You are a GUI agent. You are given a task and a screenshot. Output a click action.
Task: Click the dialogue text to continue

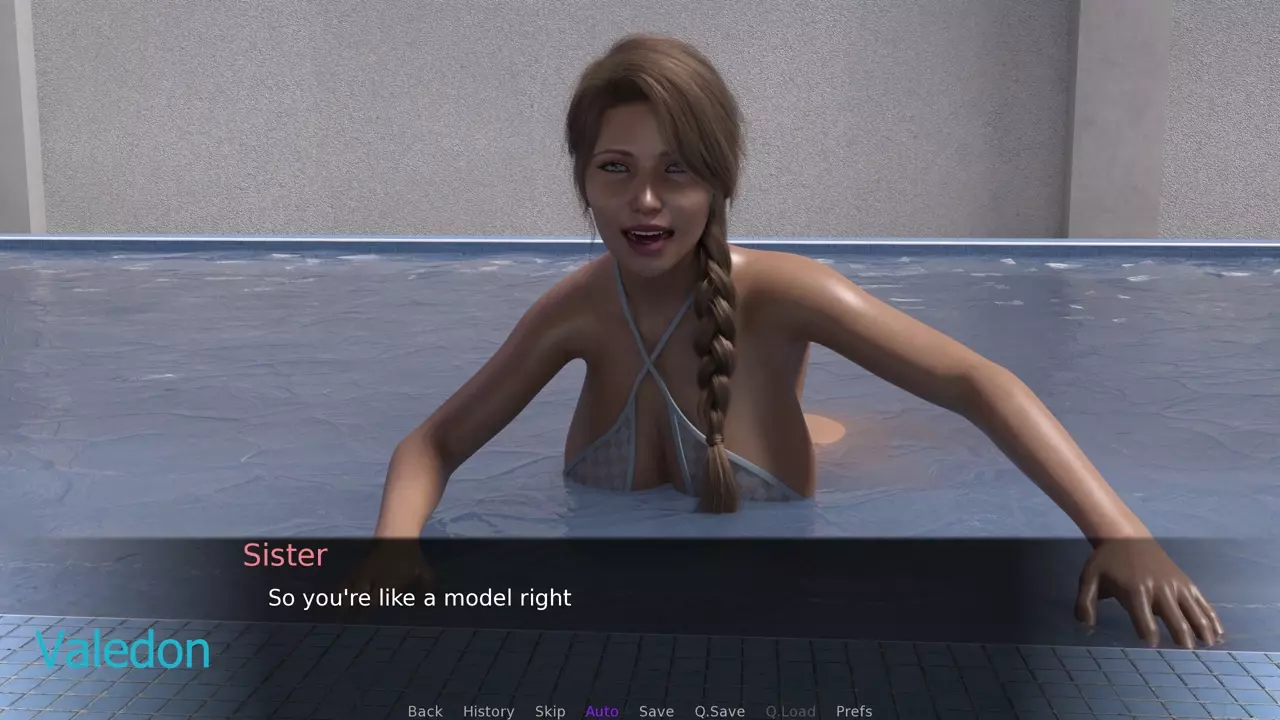[420, 598]
